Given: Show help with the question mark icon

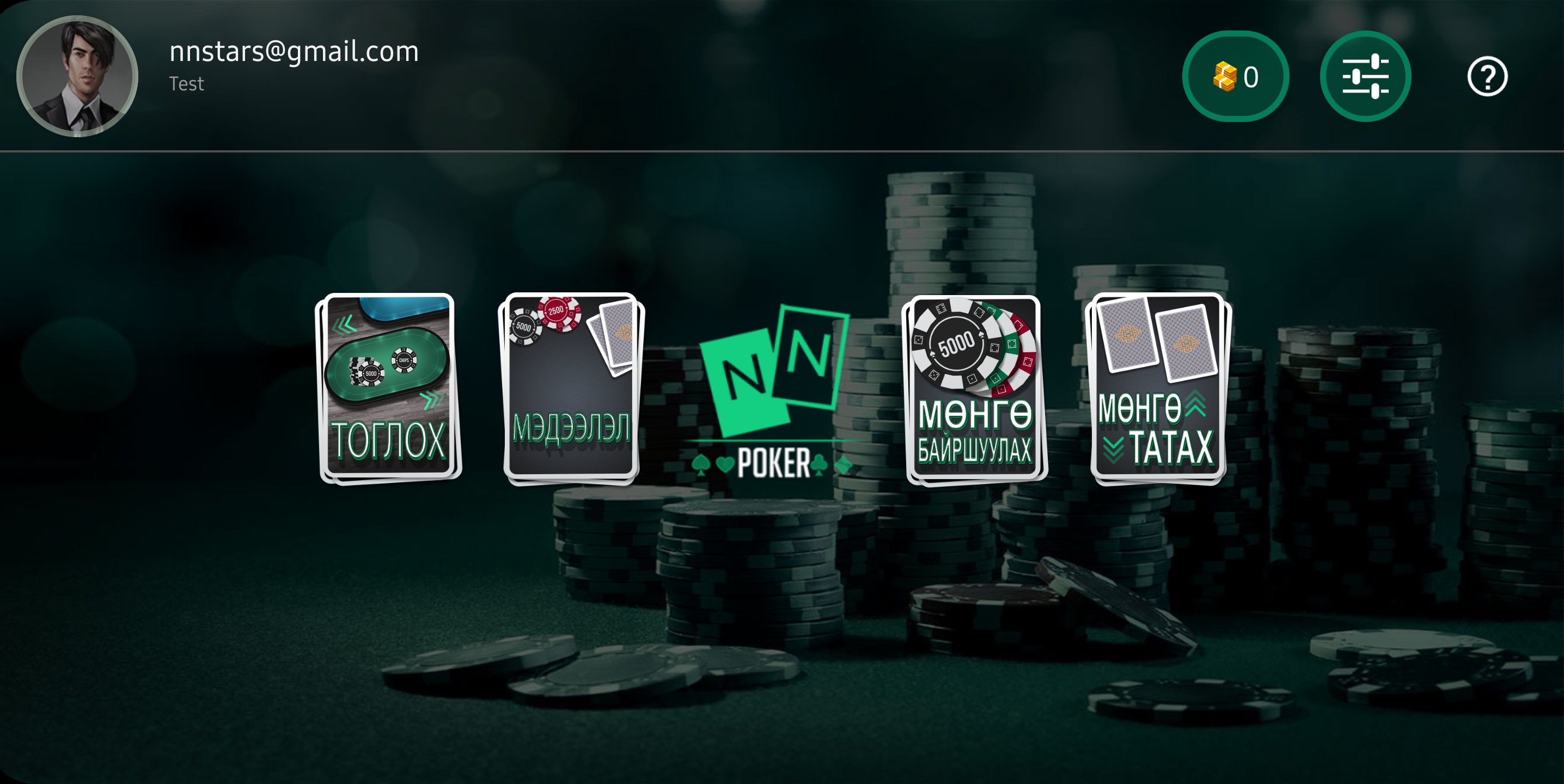Looking at the screenshot, I should (x=1487, y=76).
